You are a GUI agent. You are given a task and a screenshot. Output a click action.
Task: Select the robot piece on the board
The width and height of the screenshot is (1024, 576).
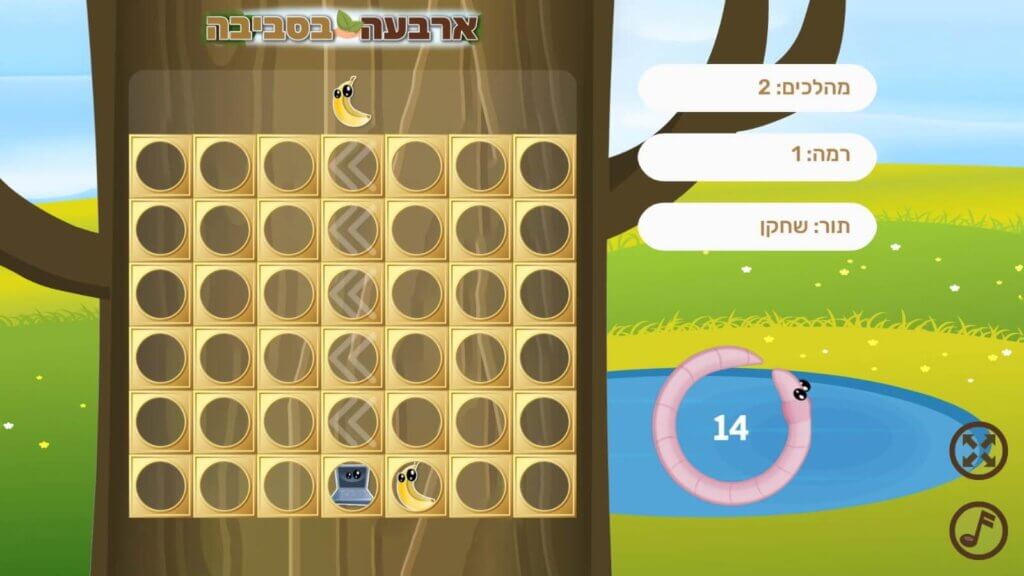352,486
